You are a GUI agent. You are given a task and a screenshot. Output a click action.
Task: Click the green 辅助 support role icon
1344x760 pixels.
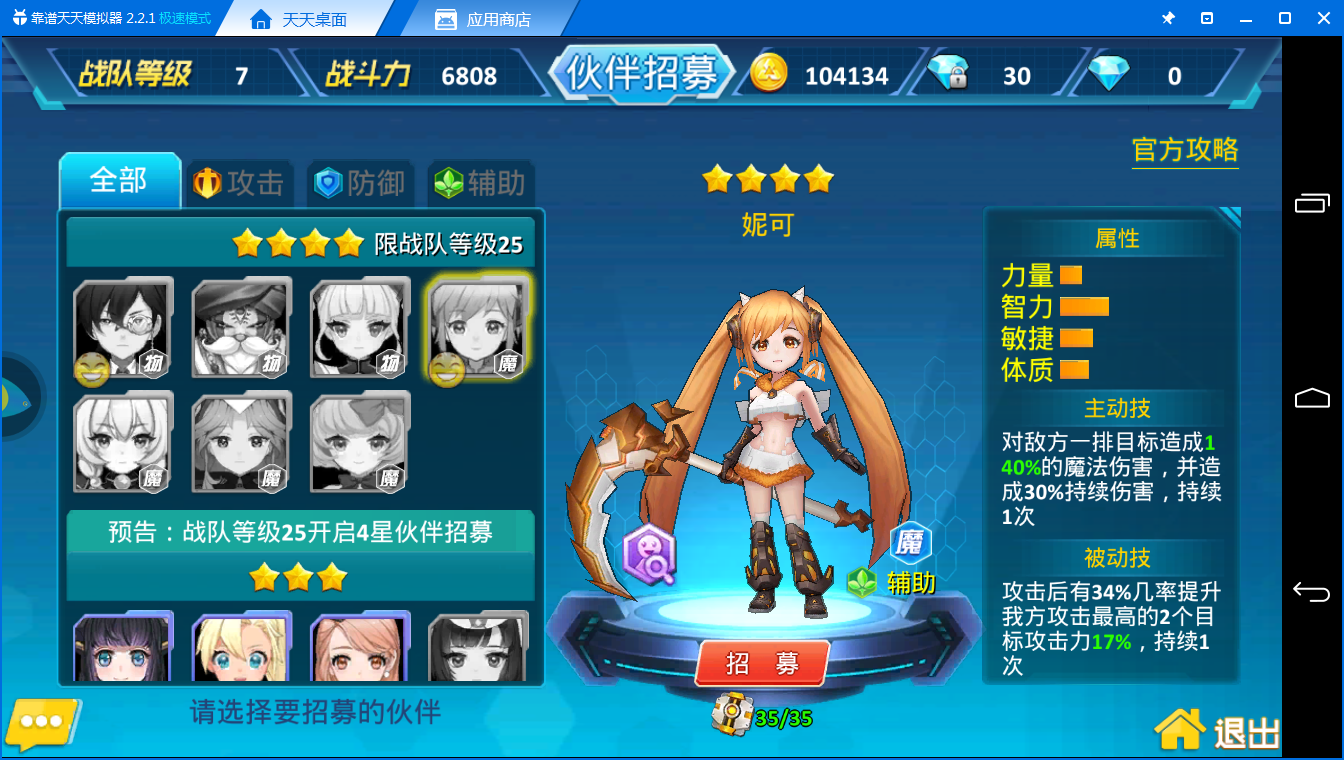click(864, 580)
